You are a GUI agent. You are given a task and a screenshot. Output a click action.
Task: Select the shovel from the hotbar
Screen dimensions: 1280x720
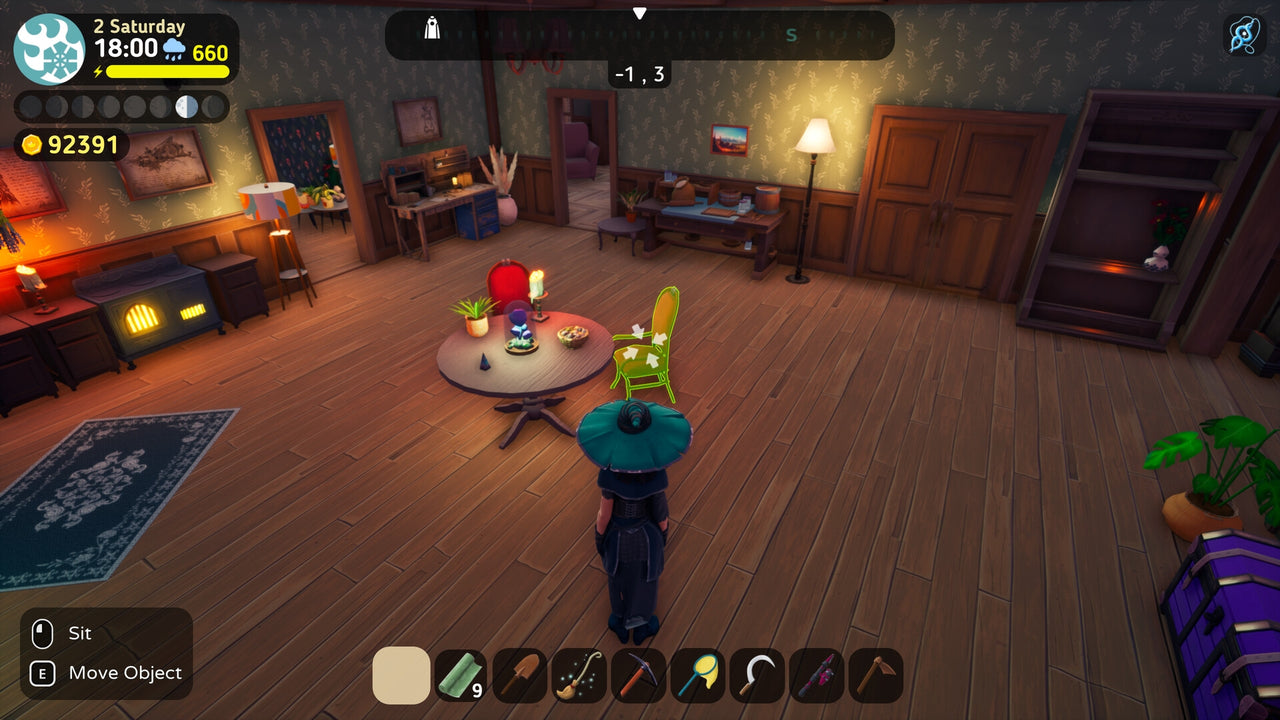pyautogui.click(x=520, y=673)
